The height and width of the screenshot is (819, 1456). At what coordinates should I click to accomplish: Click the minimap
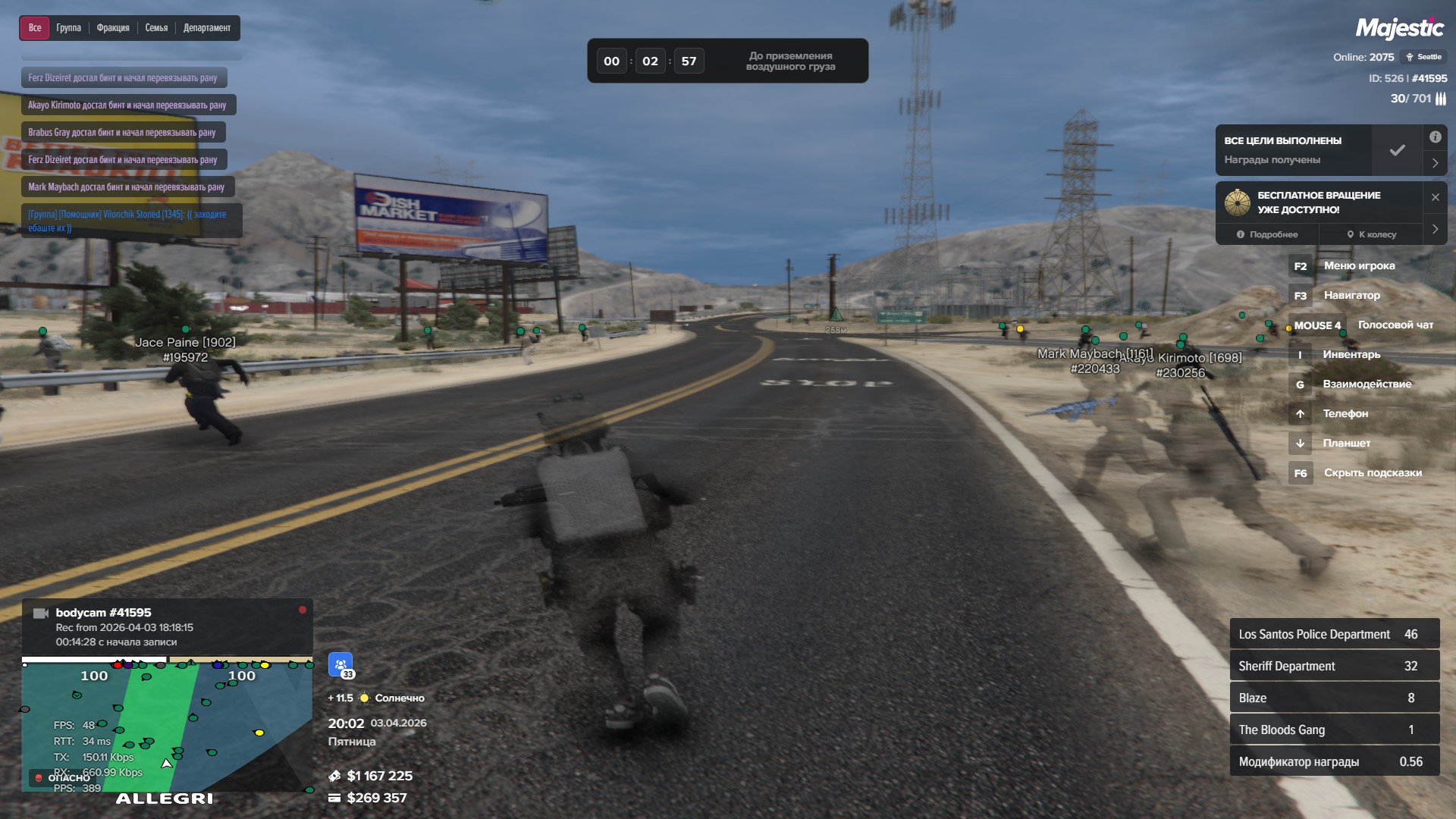[167, 726]
